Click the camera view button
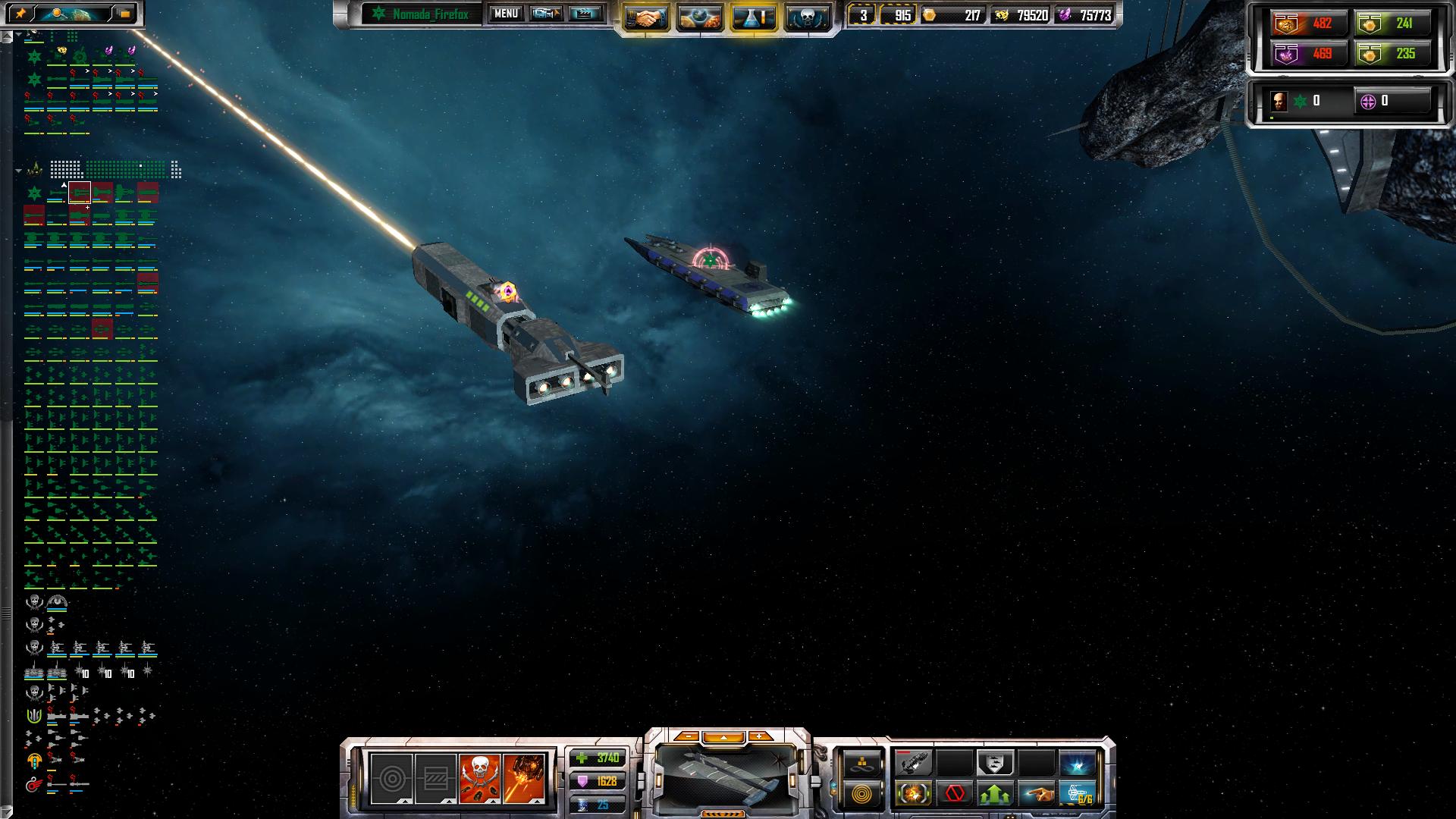 point(545,14)
